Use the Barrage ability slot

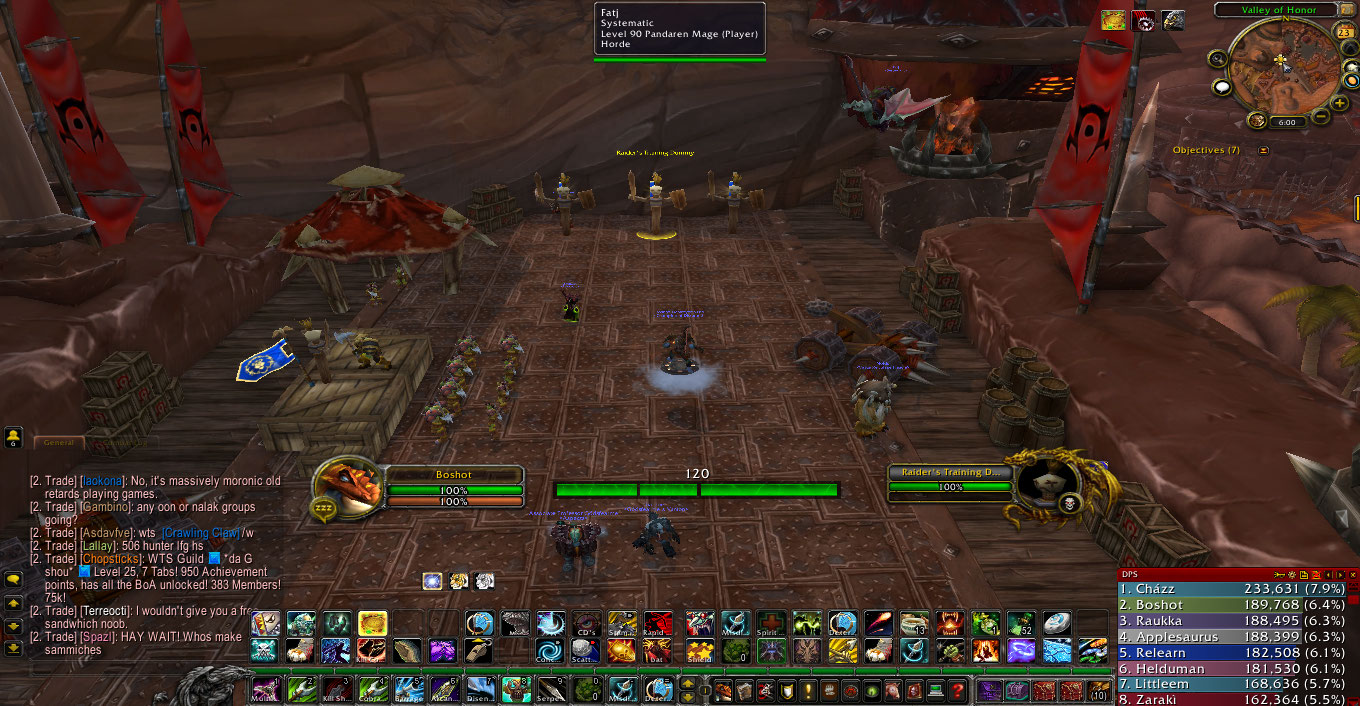(408, 688)
